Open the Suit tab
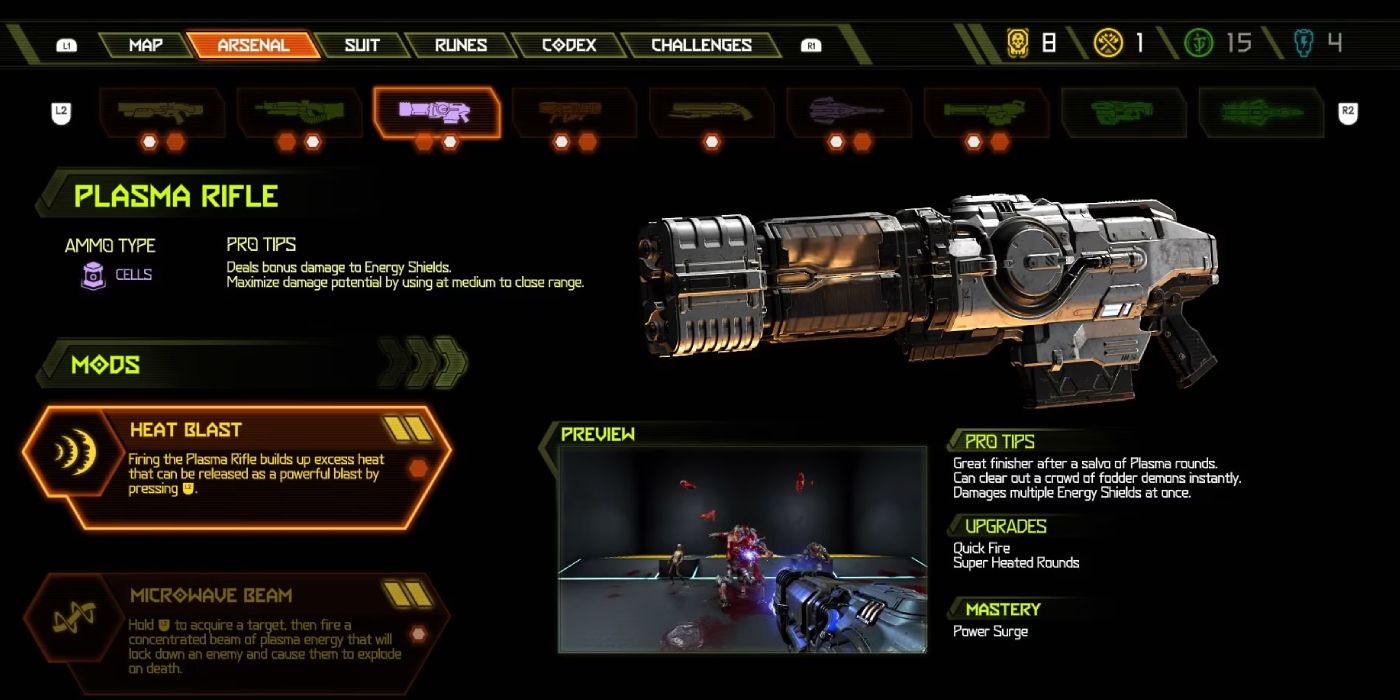This screenshot has height=700, width=1400. [x=361, y=45]
